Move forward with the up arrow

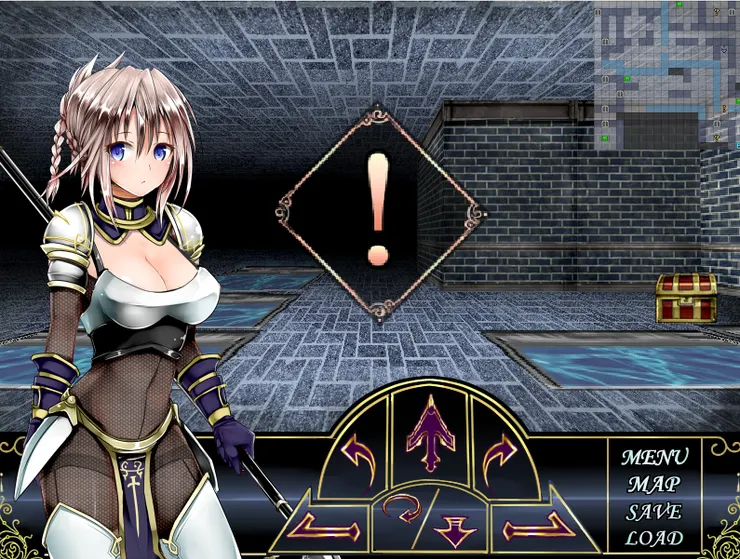[430, 433]
